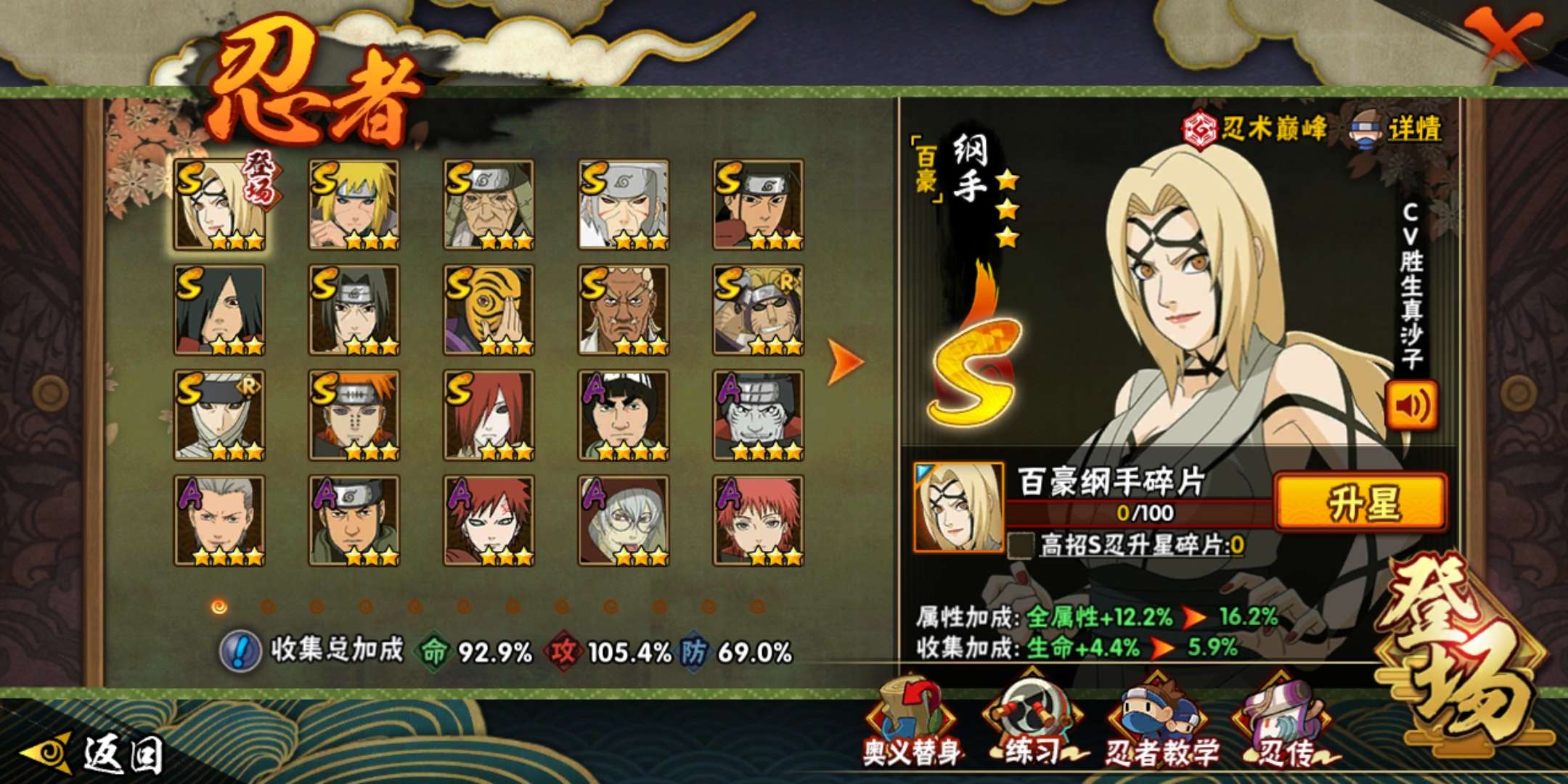Select the Tsunade portrait marked 登场
This screenshot has width=1568, height=784.
coord(219,205)
